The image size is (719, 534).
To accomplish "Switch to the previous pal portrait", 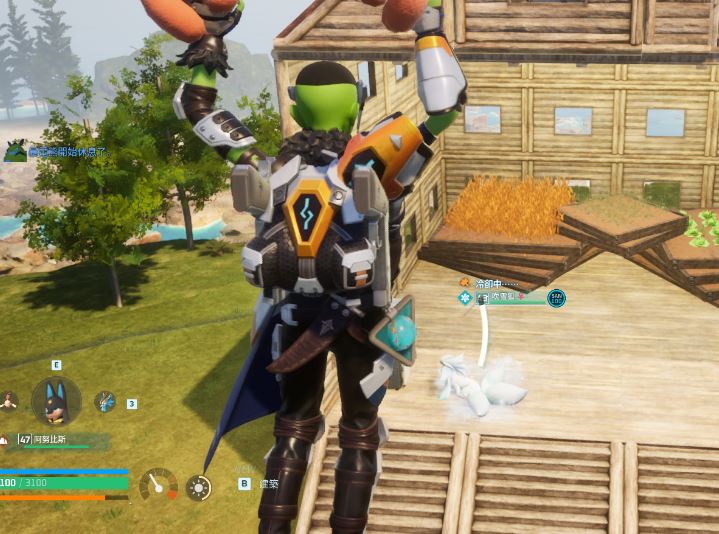I will point(9,401).
